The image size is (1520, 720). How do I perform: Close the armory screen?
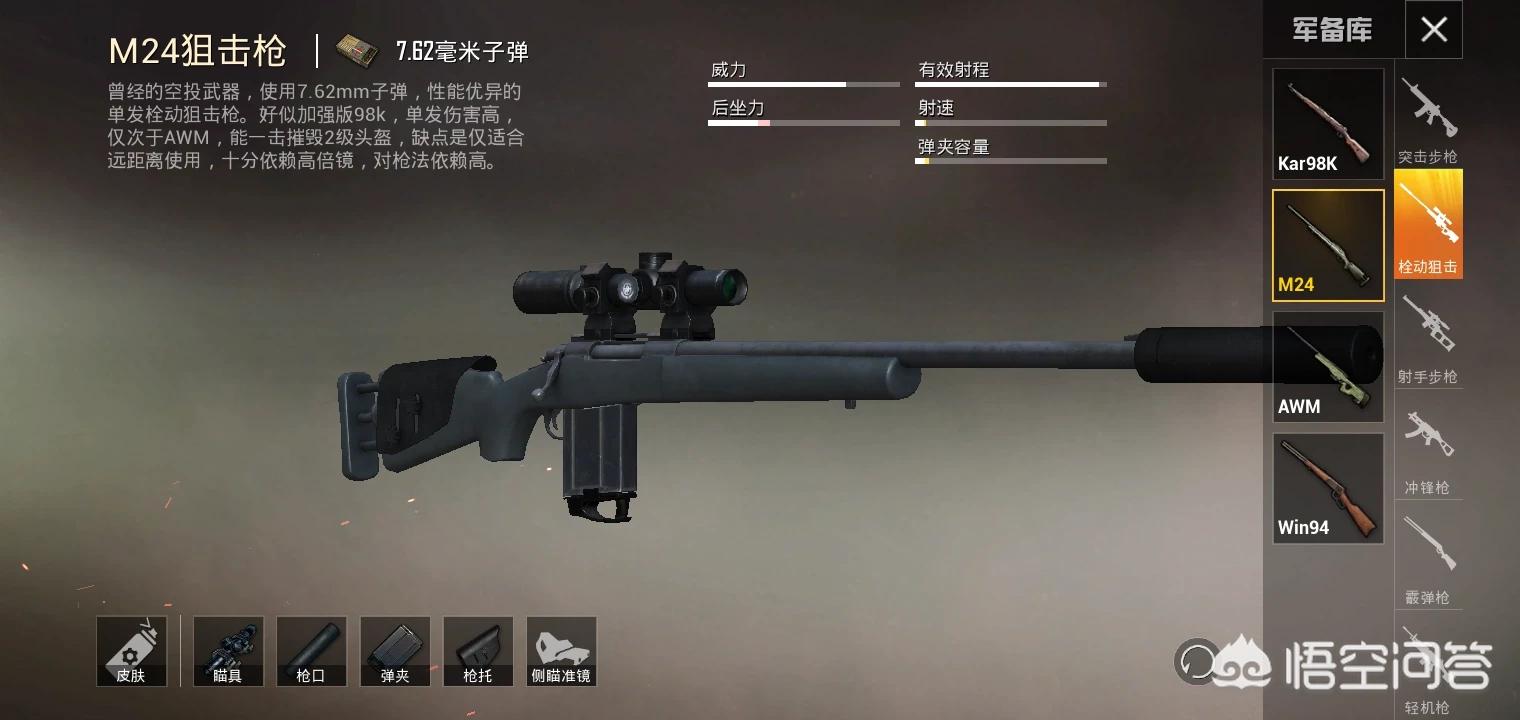[1433, 30]
